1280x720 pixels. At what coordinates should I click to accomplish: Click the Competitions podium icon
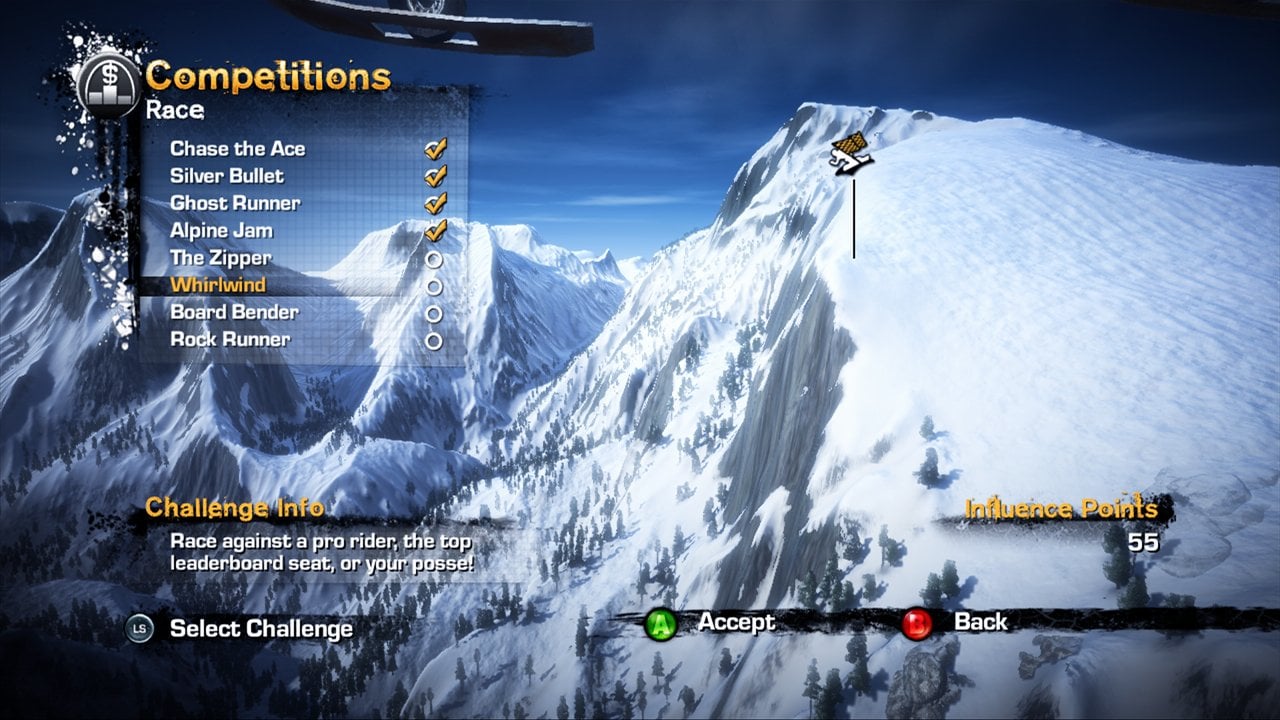[x=107, y=82]
